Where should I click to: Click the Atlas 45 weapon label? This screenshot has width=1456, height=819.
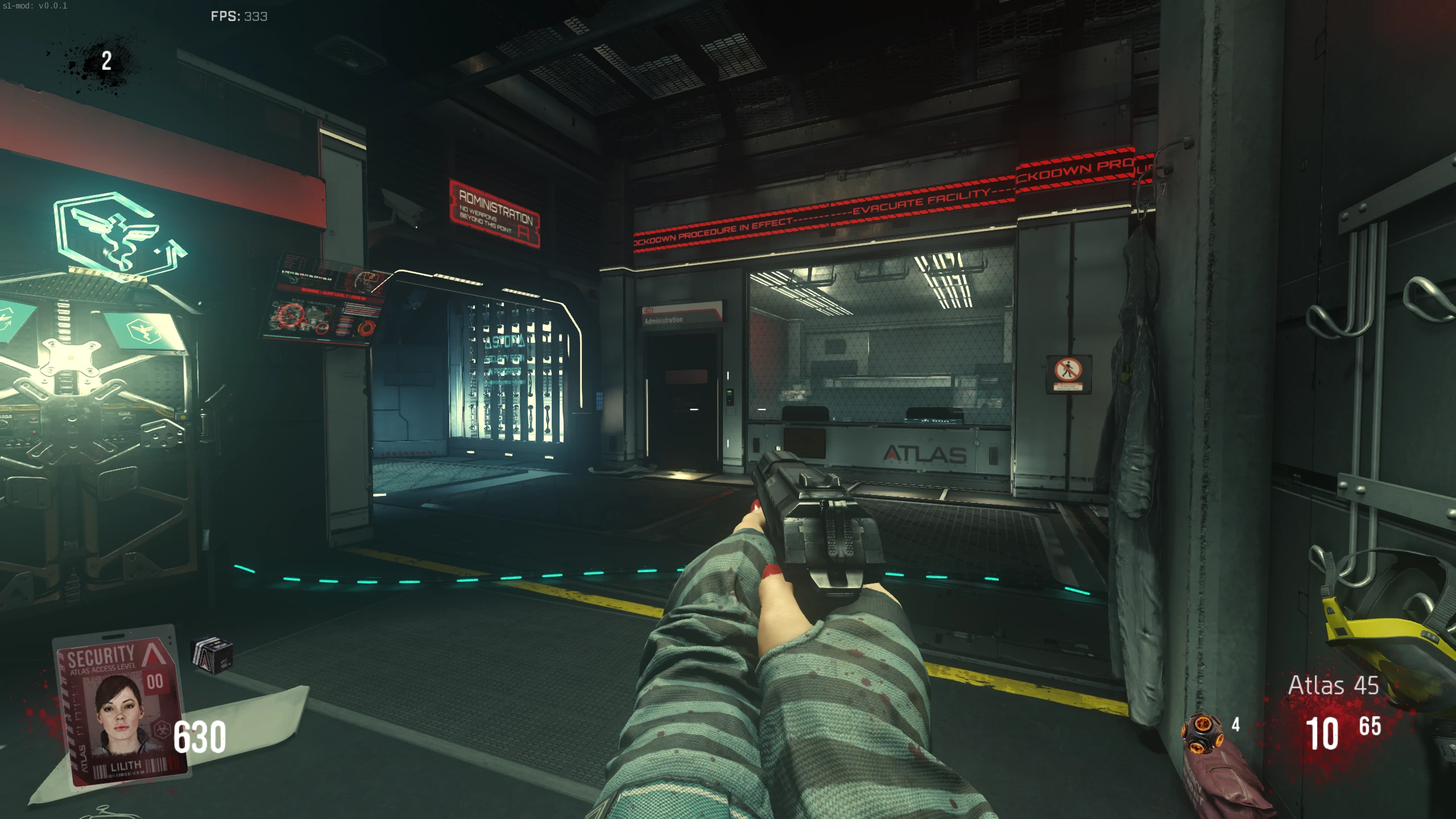1333,685
